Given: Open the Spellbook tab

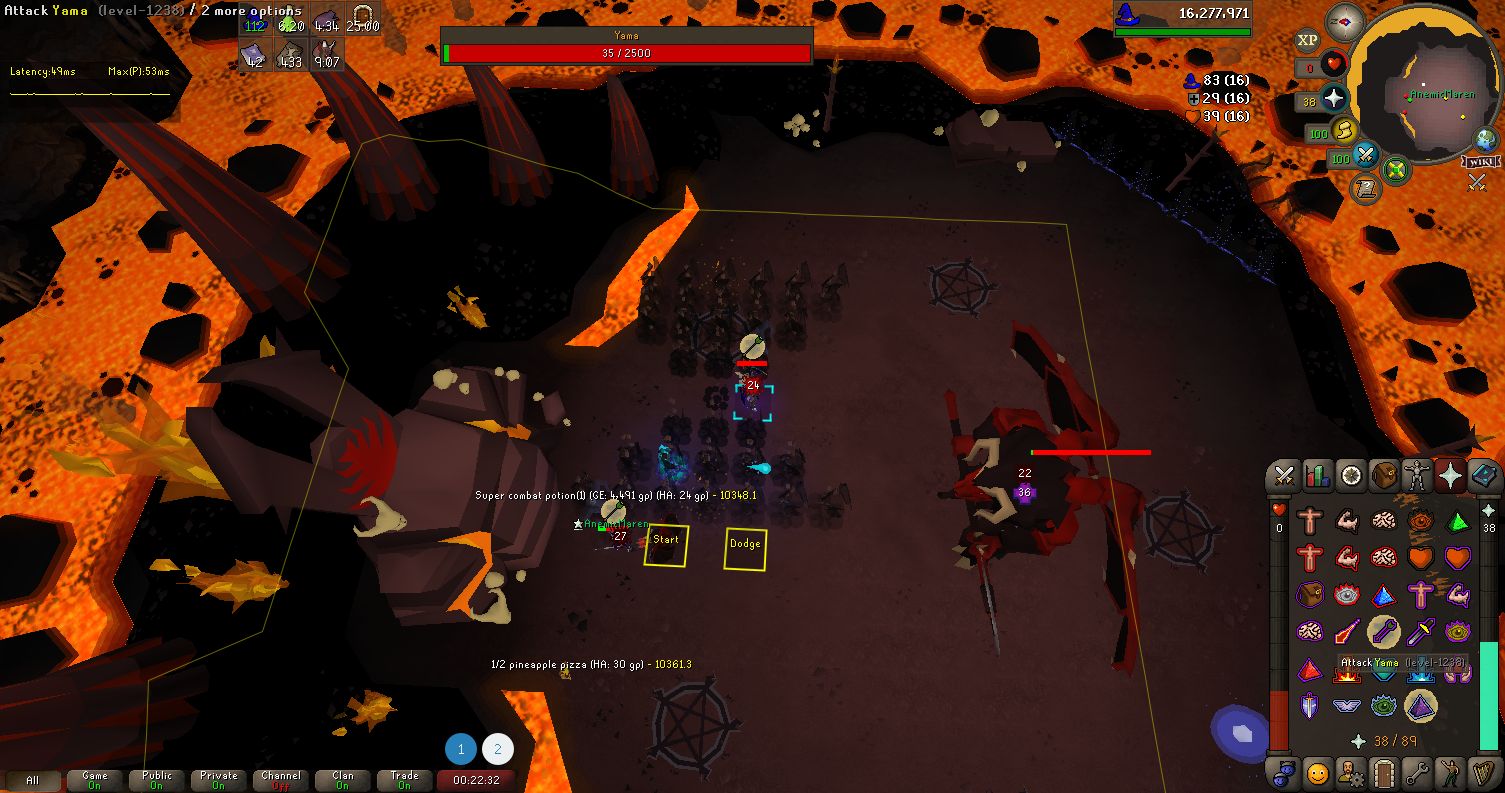Looking at the screenshot, I should tap(1483, 476).
